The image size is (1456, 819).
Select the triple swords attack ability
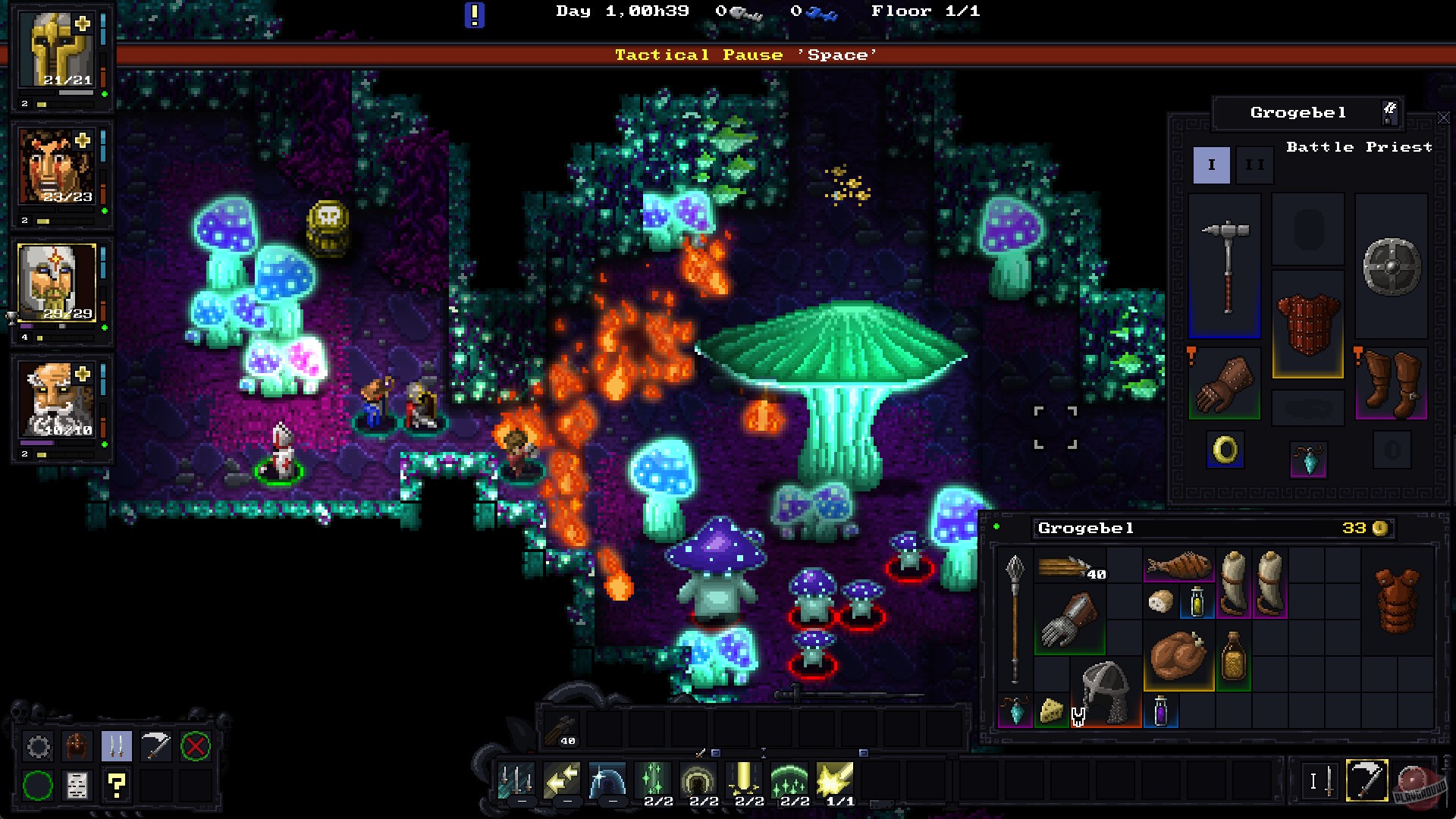point(516,780)
